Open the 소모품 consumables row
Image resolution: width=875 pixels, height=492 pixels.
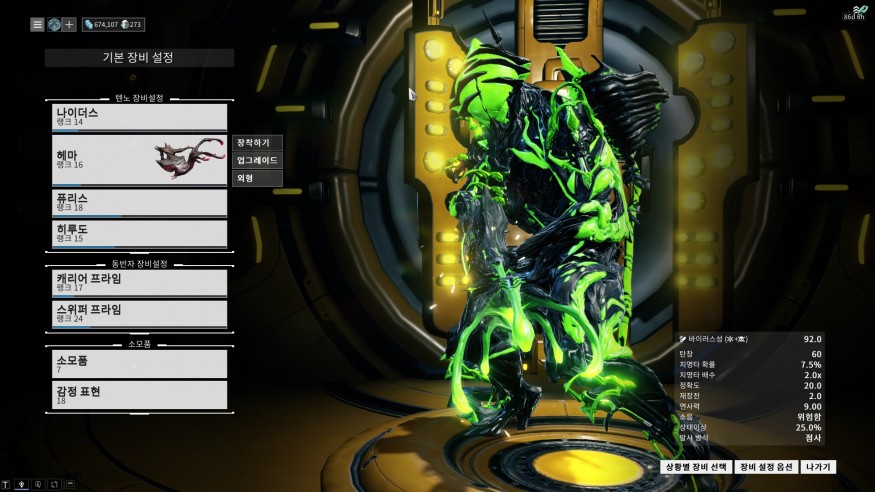(x=140, y=363)
